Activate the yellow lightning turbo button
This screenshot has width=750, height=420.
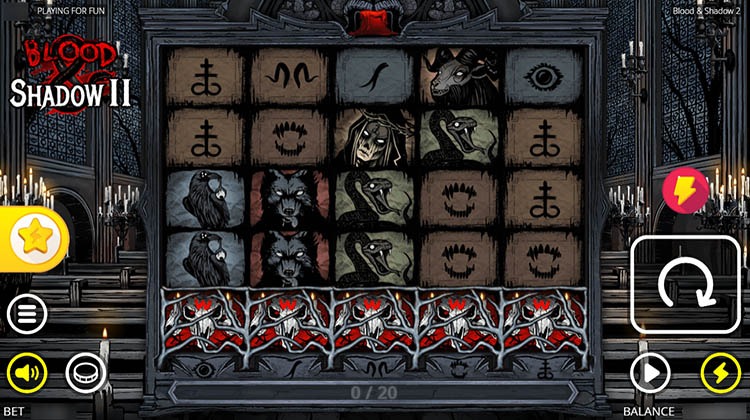pyautogui.click(x=719, y=374)
